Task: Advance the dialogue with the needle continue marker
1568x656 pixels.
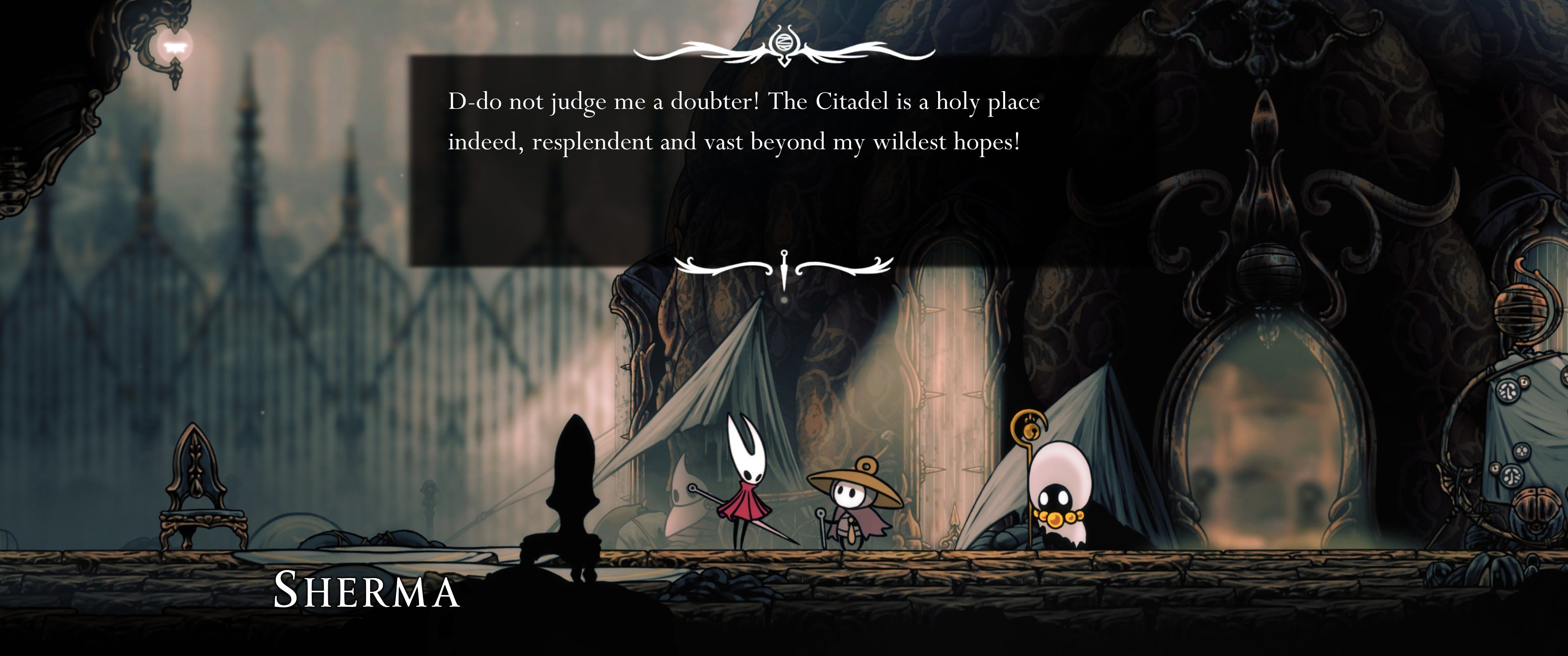Action: coord(784,269)
